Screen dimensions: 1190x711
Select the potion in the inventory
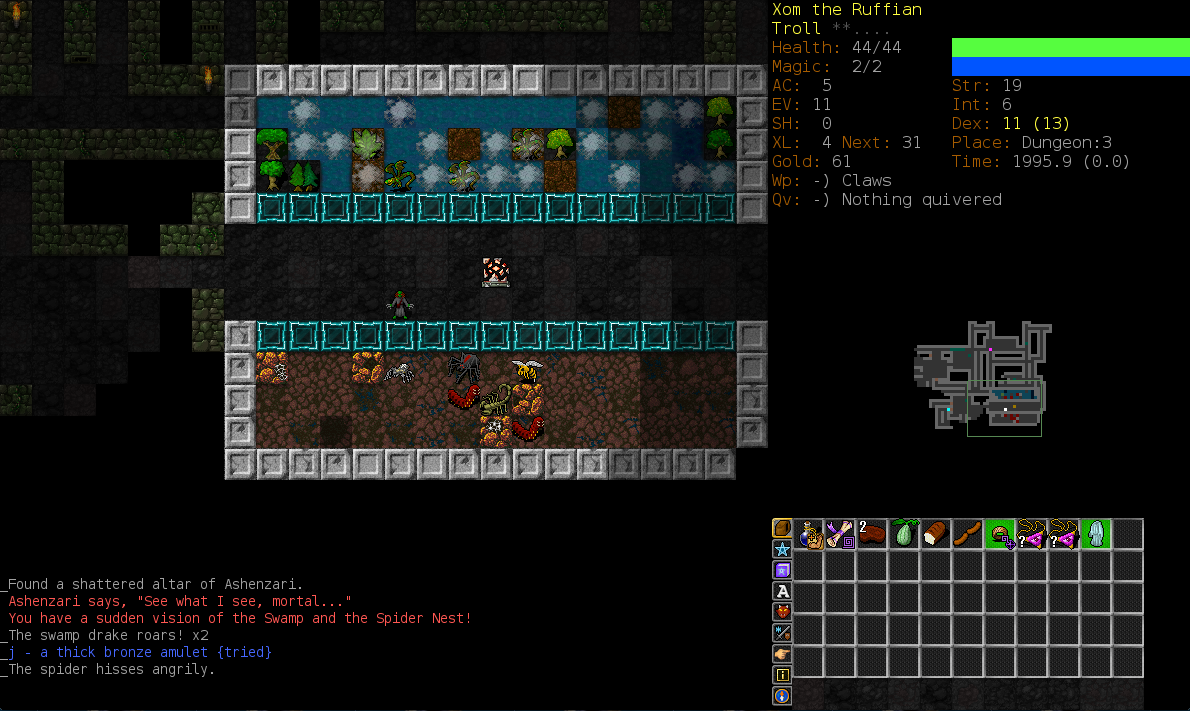[x=809, y=534]
